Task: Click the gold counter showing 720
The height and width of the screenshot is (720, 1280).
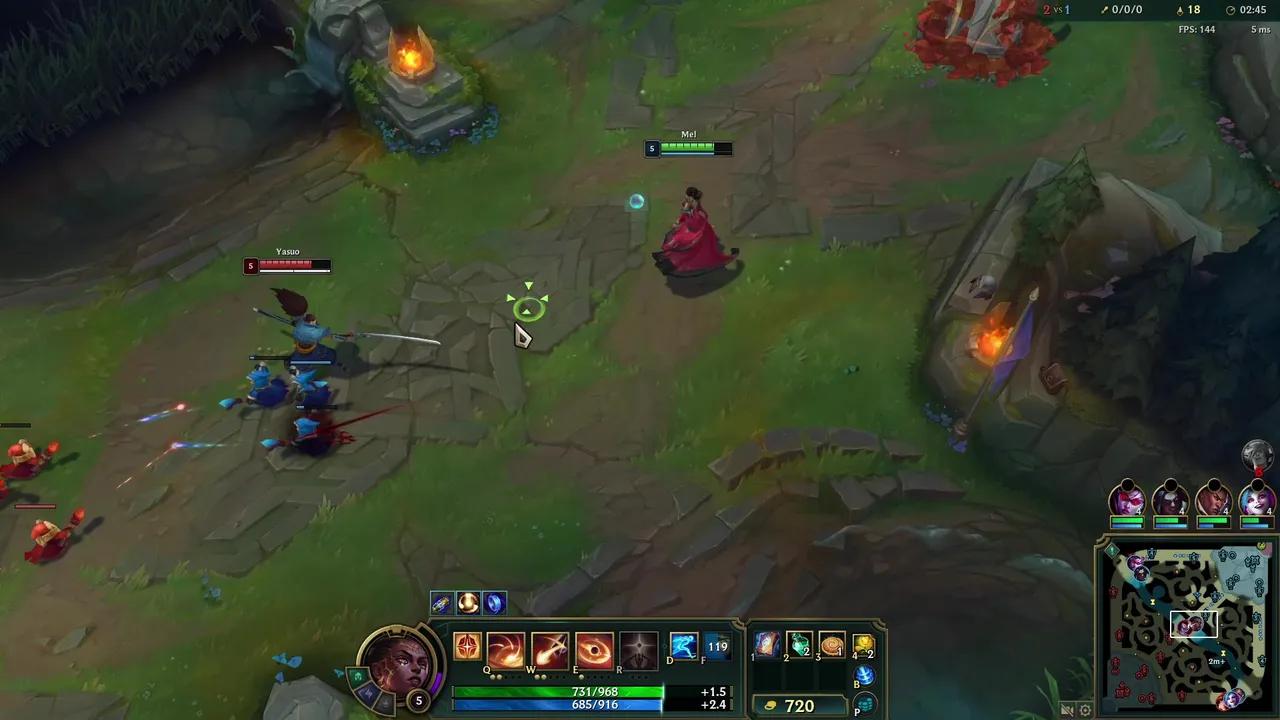Action: click(799, 706)
